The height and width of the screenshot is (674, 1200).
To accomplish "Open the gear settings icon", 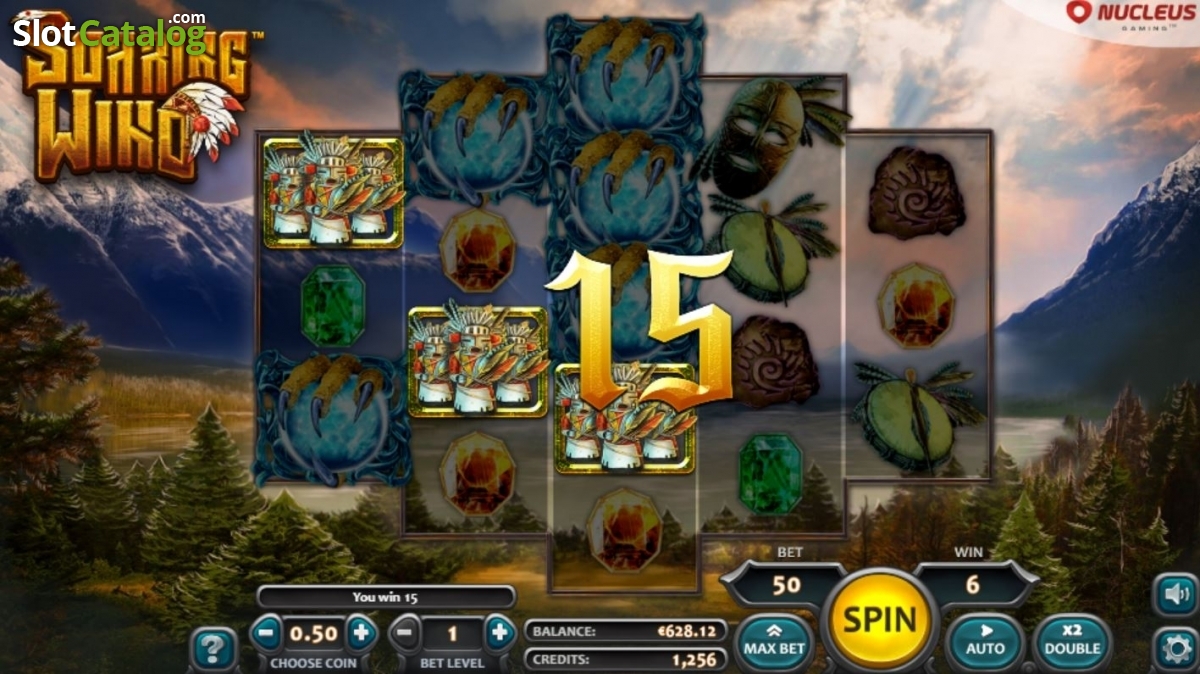I will click(1174, 648).
